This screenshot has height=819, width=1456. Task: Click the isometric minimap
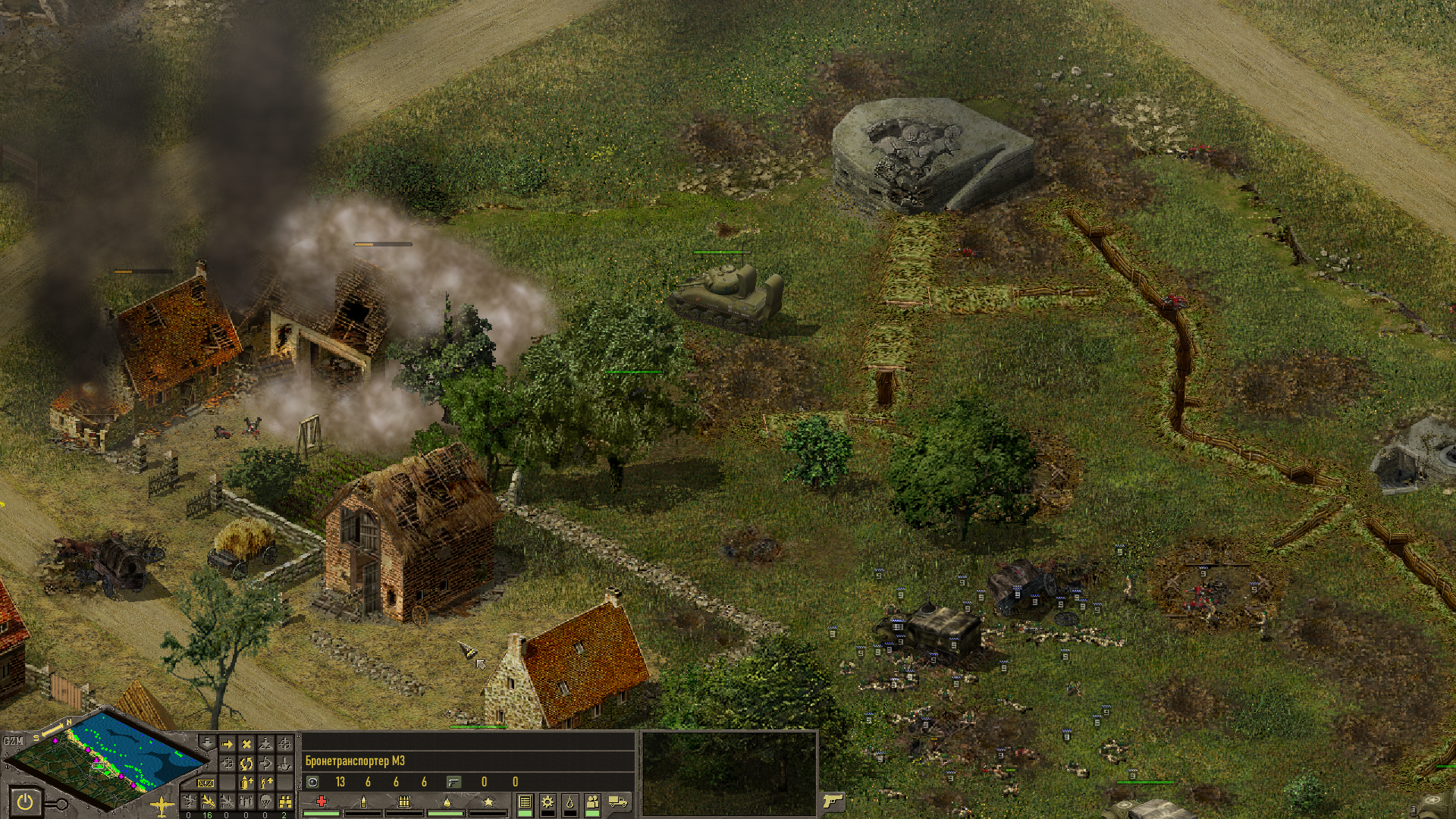tap(106, 758)
